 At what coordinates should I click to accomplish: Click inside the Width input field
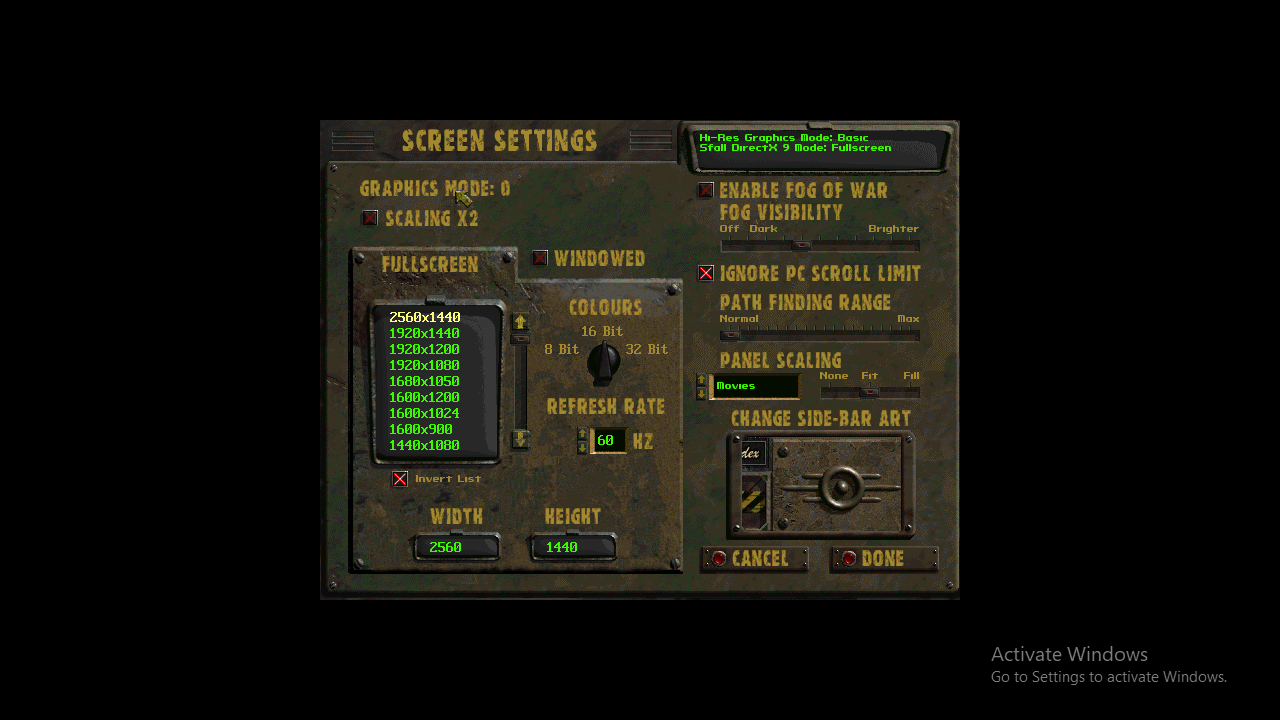tap(456, 547)
